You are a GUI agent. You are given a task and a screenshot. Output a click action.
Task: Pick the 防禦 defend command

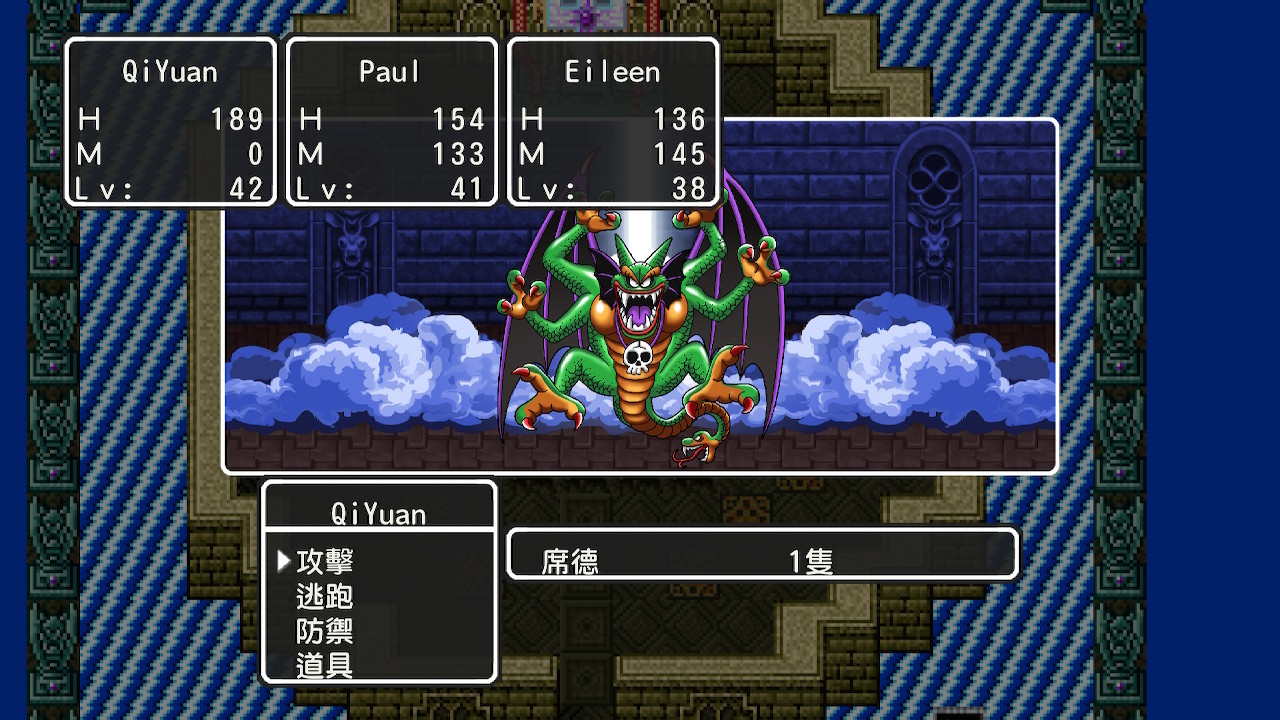[325, 632]
